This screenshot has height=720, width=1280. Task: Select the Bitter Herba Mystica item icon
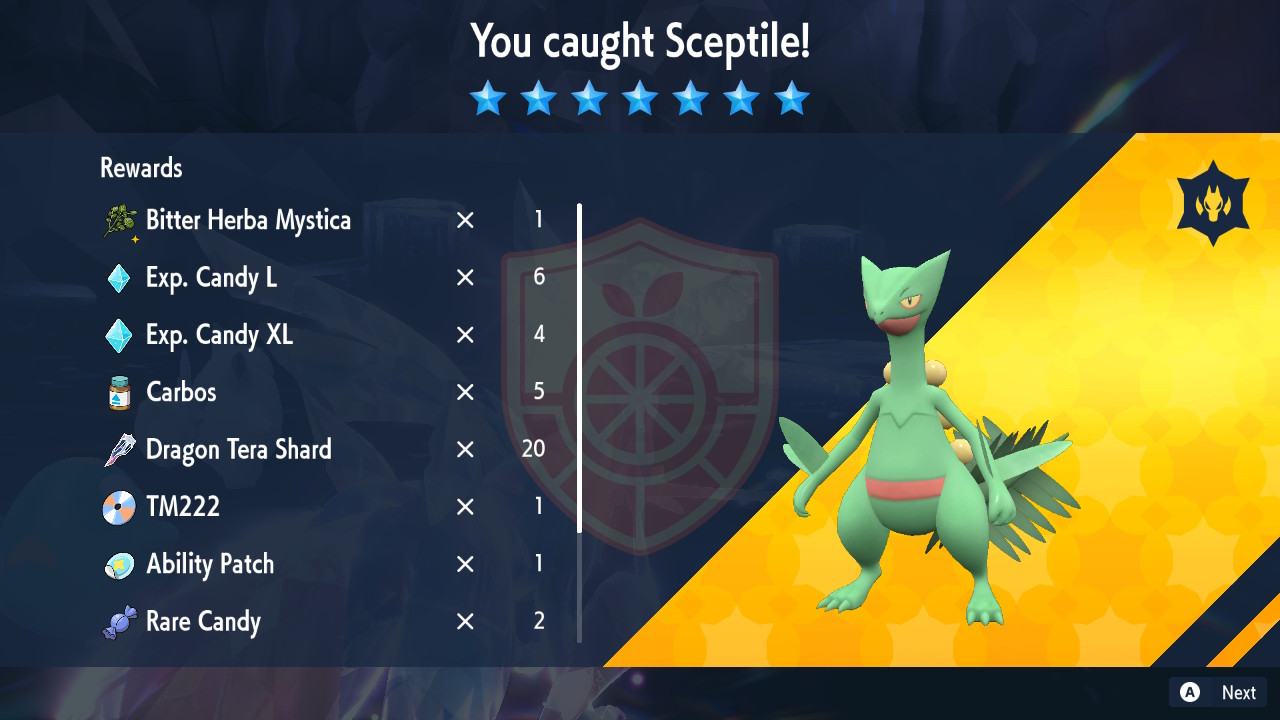[x=120, y=221]
